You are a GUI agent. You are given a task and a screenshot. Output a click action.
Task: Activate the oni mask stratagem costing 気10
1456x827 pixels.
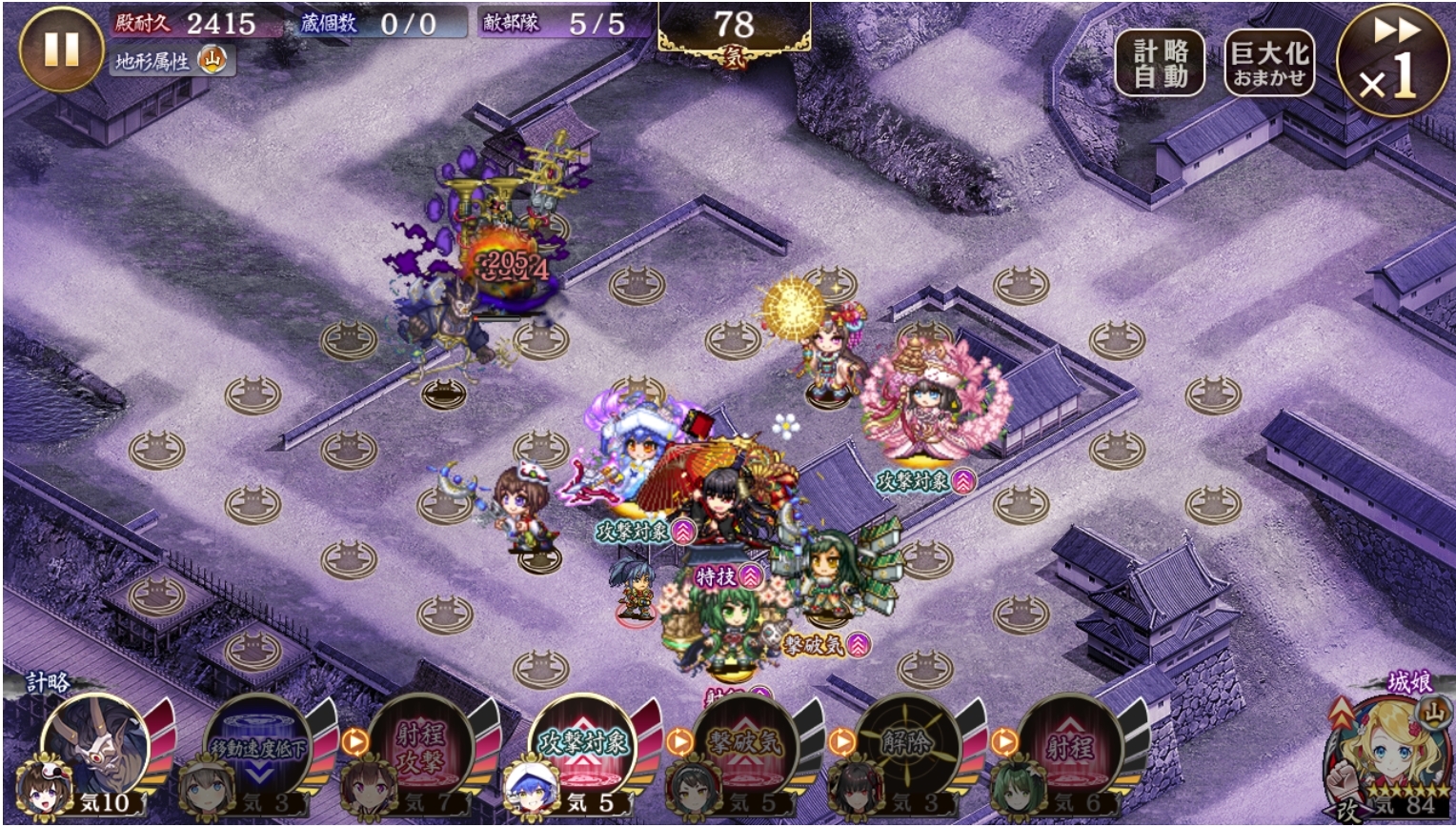point(95,748)
